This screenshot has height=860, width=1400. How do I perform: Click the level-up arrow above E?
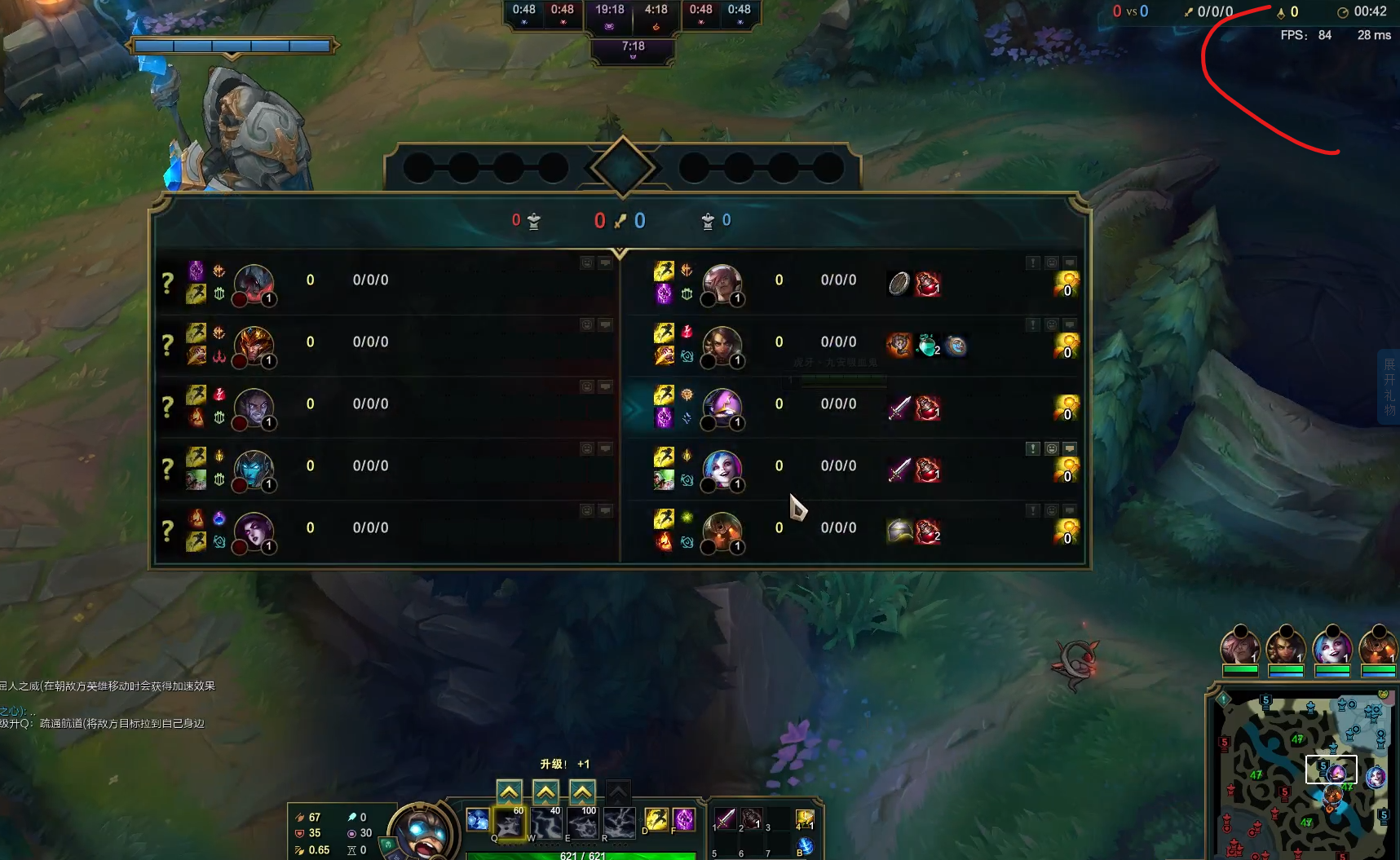tap(582, 792)
